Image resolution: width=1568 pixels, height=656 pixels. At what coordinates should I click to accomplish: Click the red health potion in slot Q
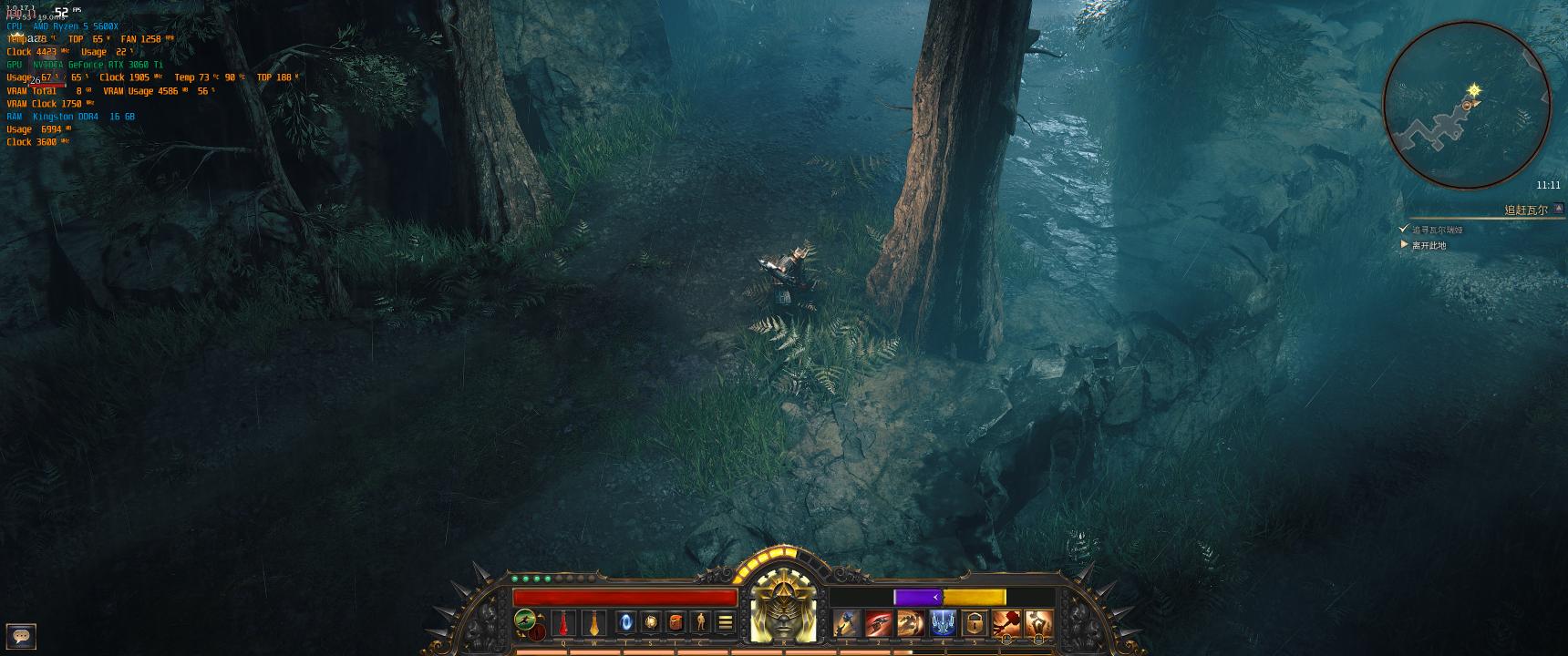click(x=563, y=622)
